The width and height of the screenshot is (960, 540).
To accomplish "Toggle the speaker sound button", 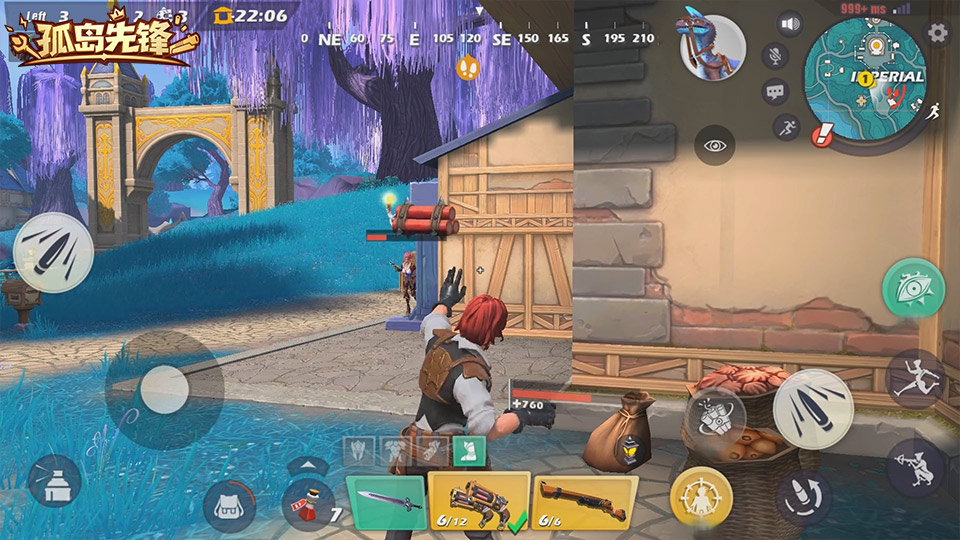I will point(791,25).
